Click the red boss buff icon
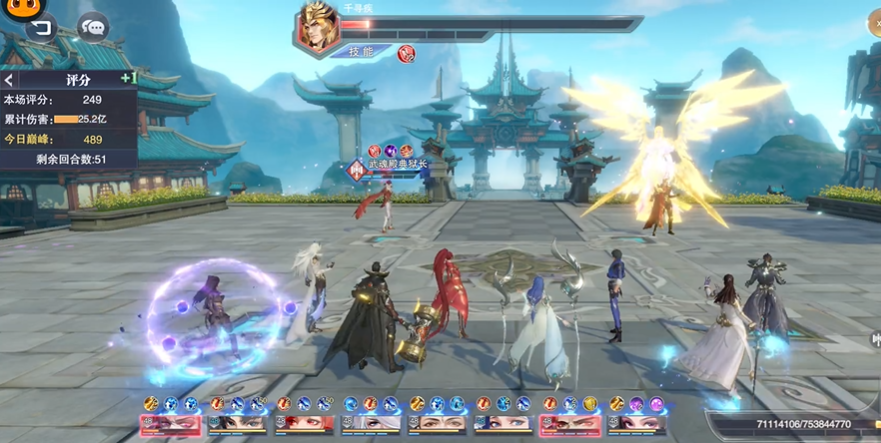The height and width of the screenshot is (443, 881). pos(406,53)
